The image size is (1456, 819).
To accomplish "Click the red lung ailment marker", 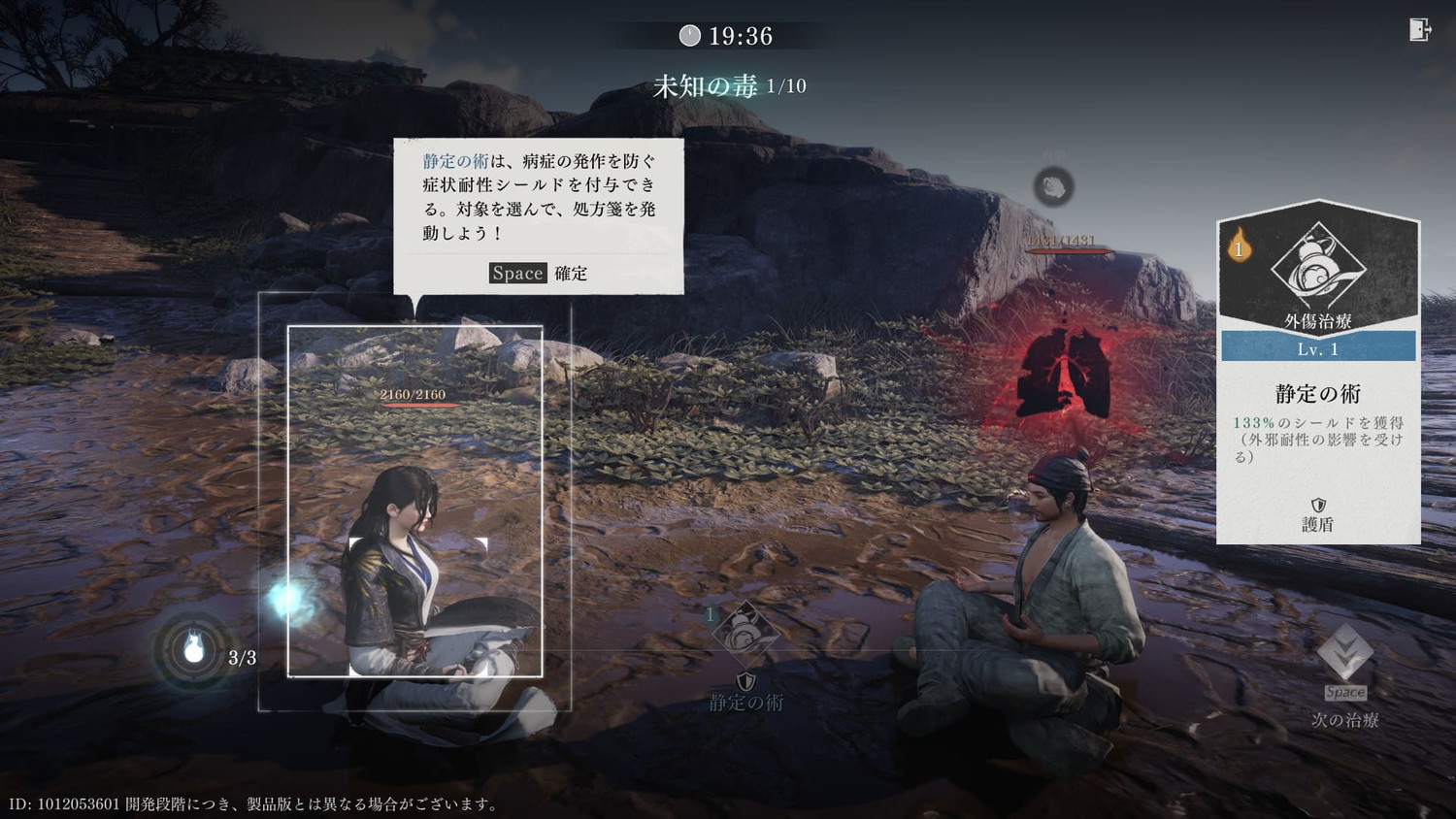I will (x=1064, y=374).
